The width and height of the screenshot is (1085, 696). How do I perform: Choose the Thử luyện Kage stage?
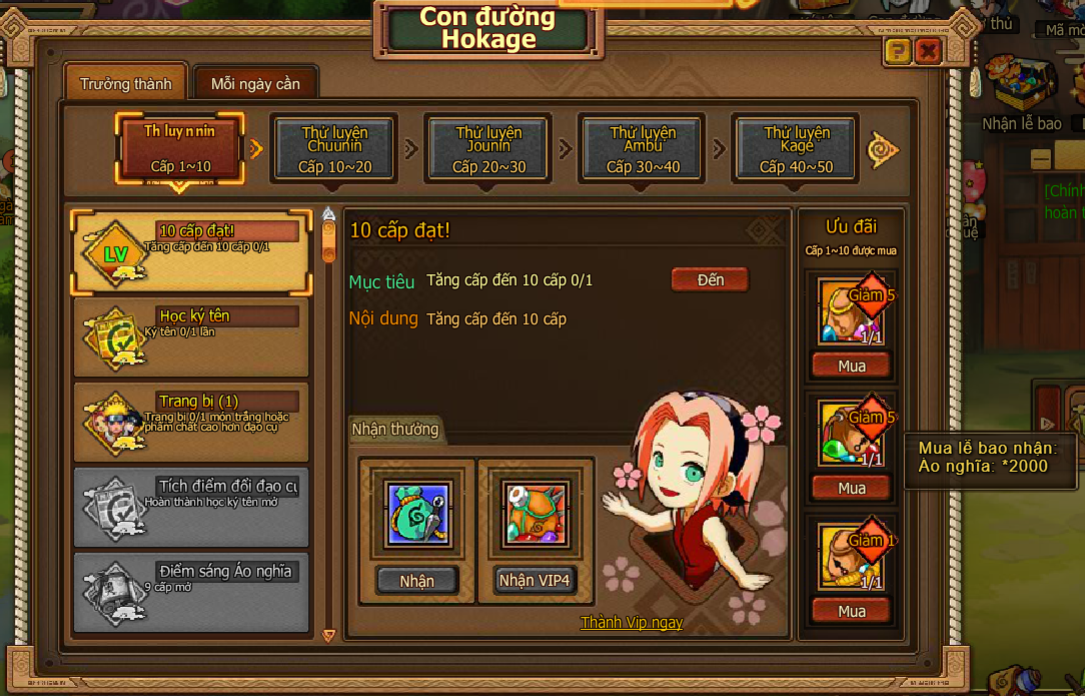click(x=797, y=149)
